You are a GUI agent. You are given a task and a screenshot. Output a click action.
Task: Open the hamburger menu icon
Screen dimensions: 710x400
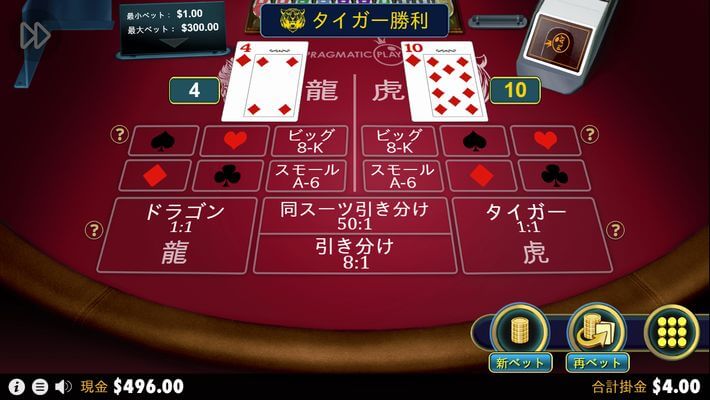point(40,387)
